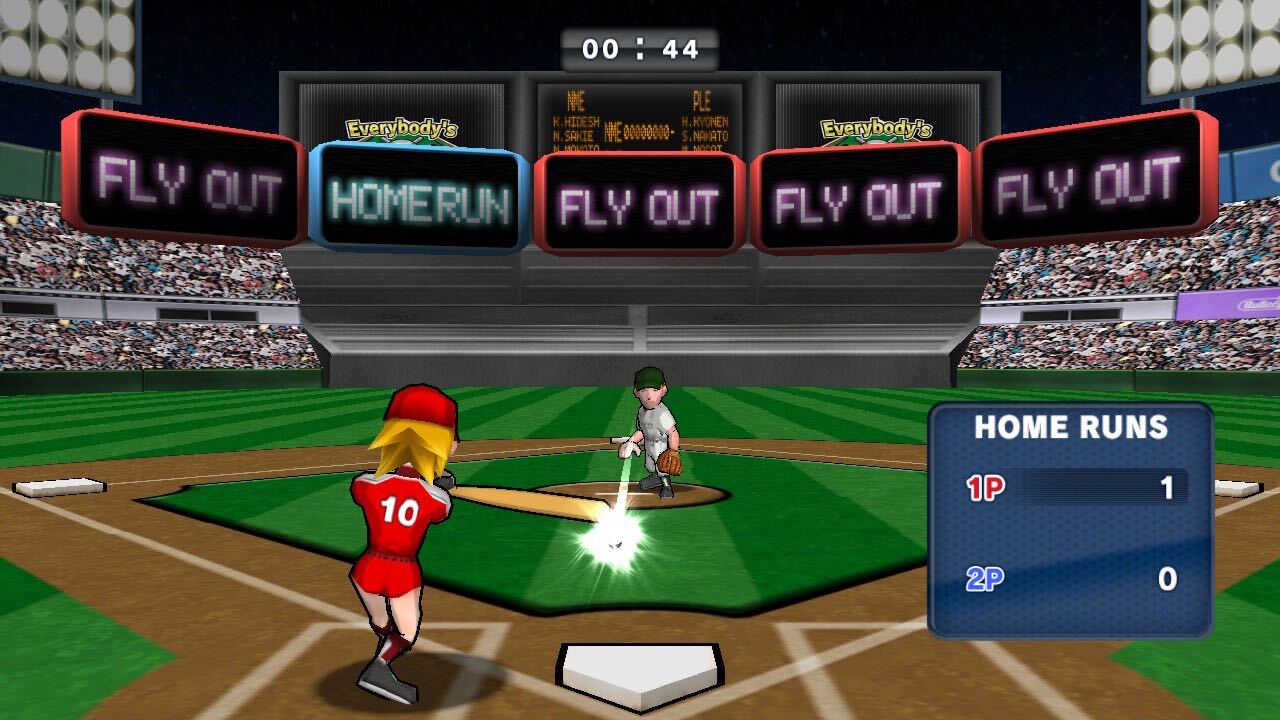Select the glowing baseball near the pitcher

(x=616, y=541)
